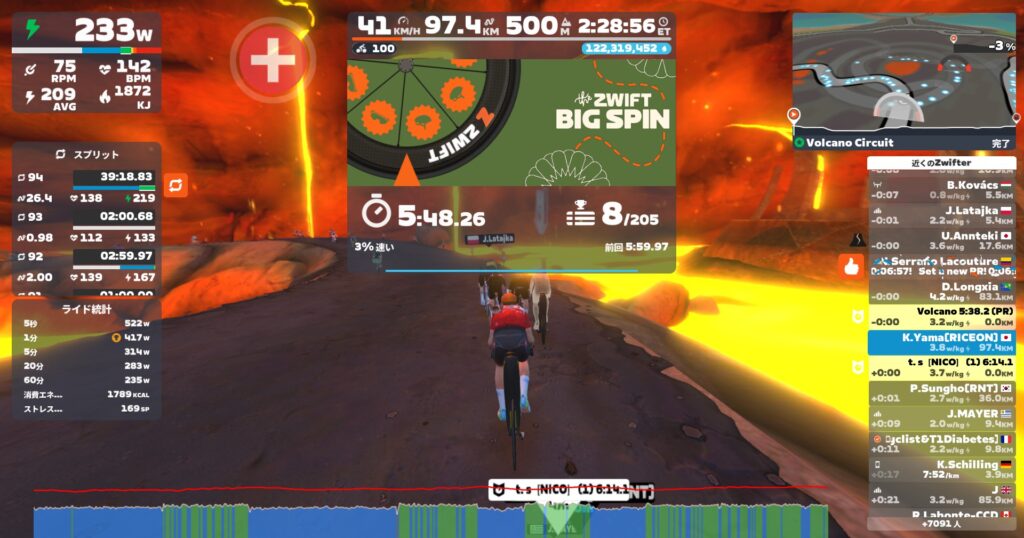Choose U.Annteki from the nearby Zwifters

click(x=941, y=240)
